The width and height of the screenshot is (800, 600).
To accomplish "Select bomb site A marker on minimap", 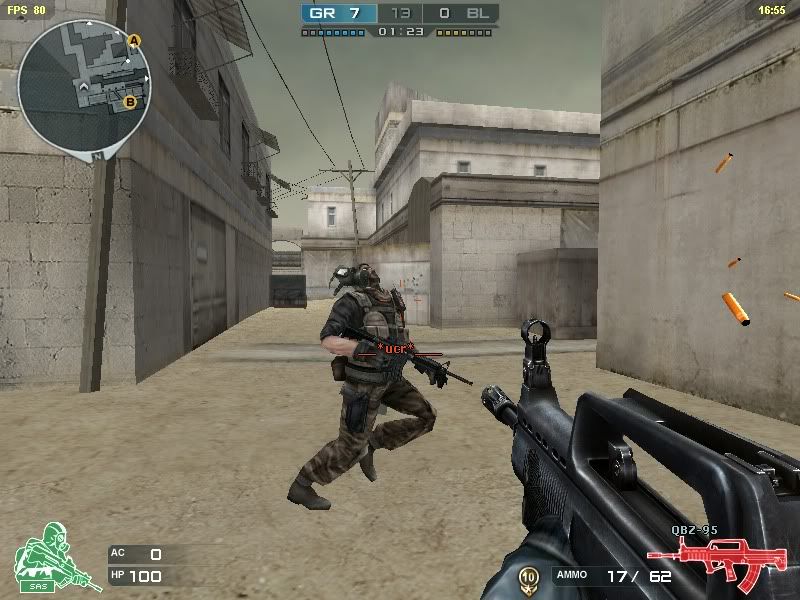I will (134, 41).
